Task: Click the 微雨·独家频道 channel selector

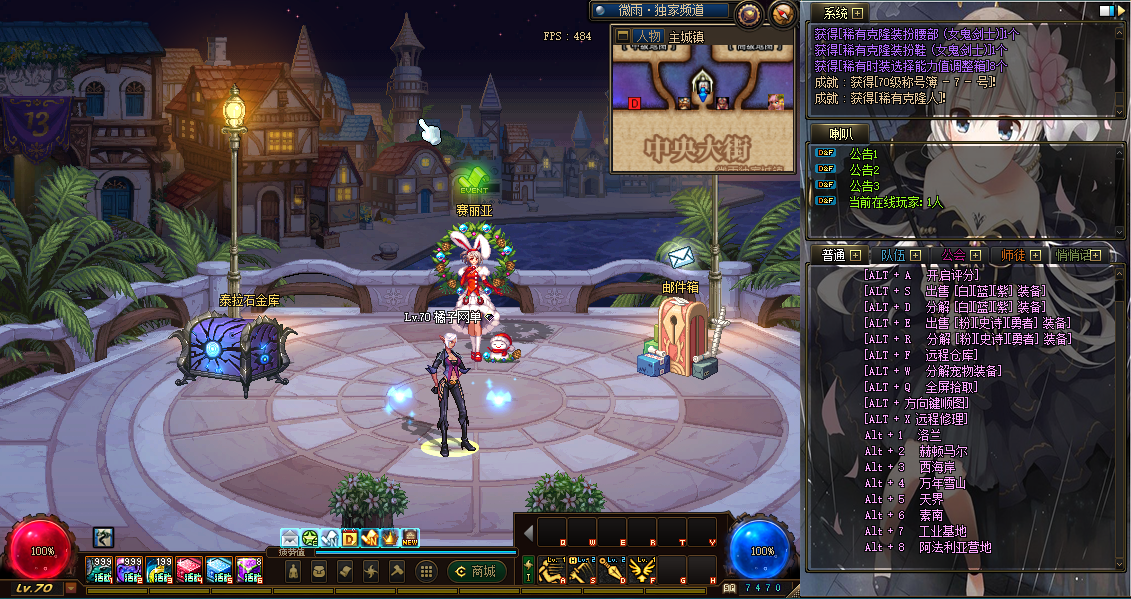Action: 660,10
